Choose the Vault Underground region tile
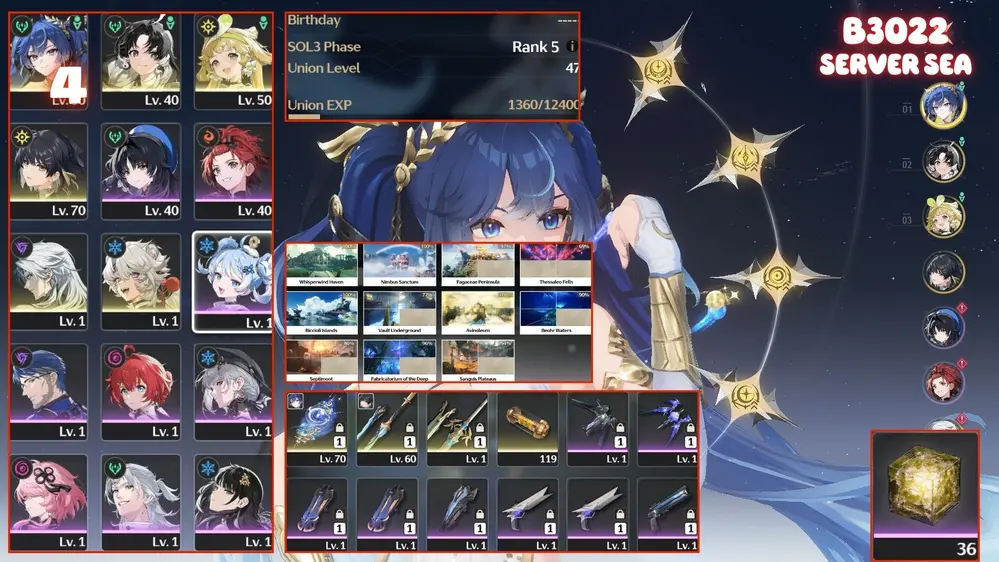999x562 pixels. point(400,312)
